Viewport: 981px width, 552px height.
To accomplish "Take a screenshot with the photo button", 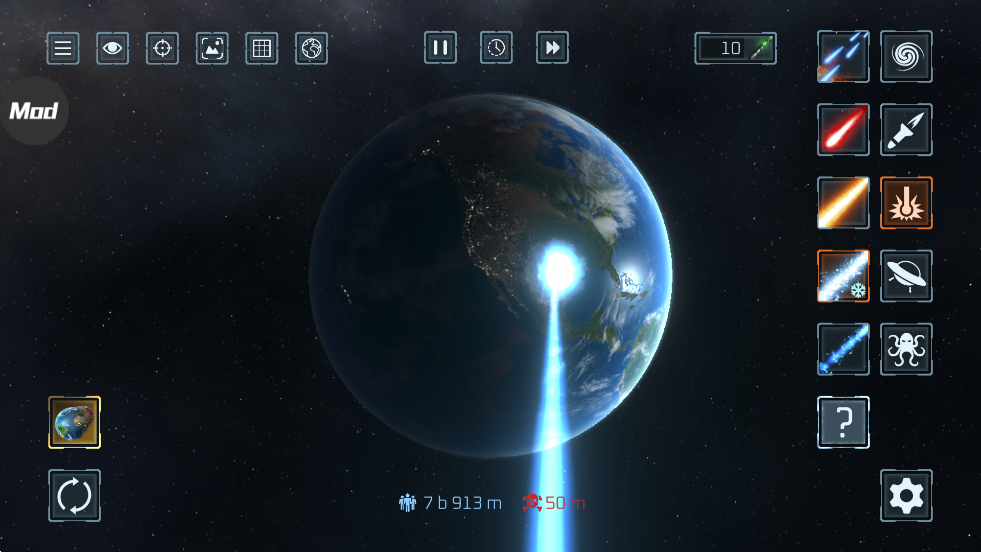I will [x=212, y=48].
